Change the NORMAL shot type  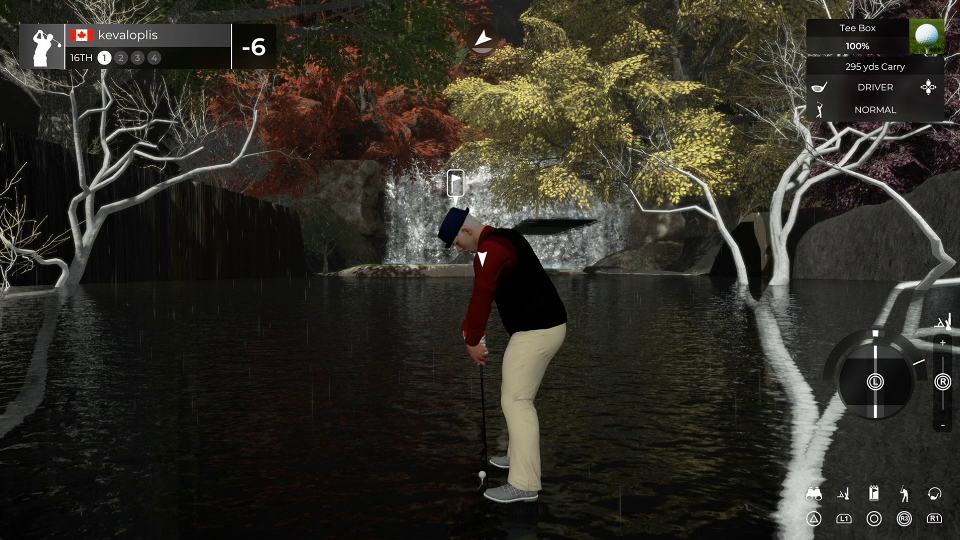click(875, 109)
